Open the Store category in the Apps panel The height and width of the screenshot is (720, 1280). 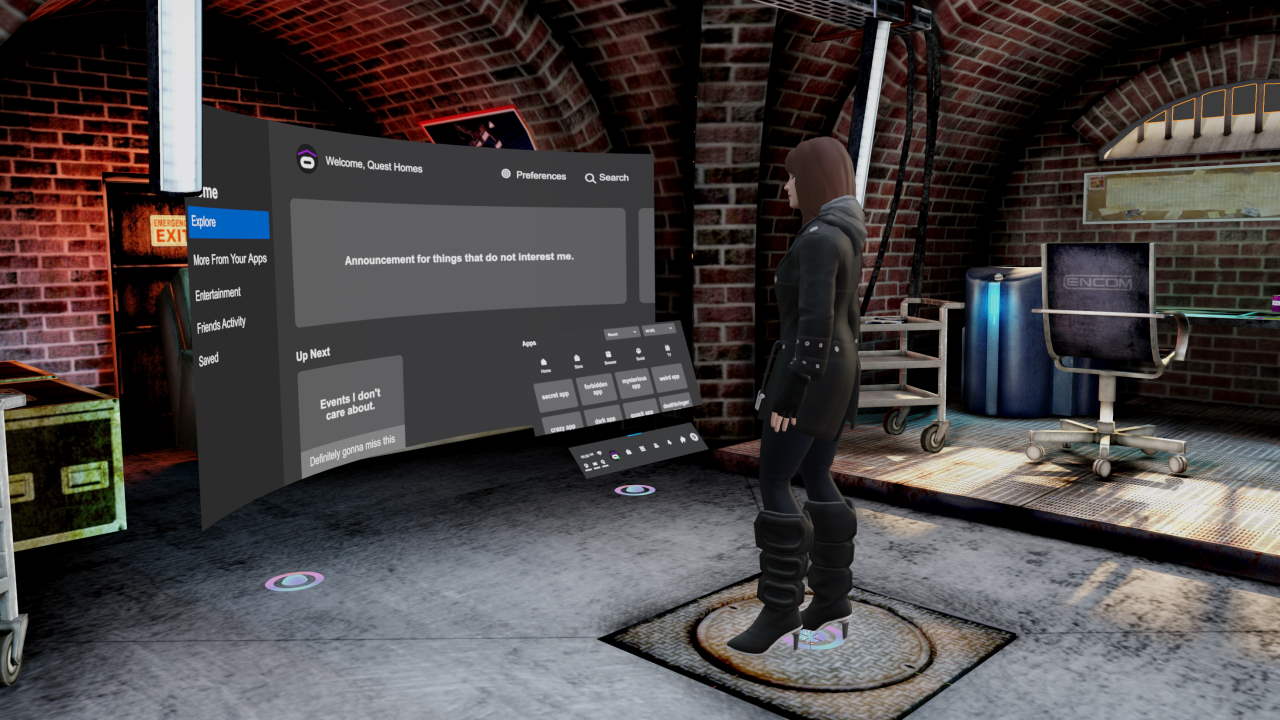[577, 358]
